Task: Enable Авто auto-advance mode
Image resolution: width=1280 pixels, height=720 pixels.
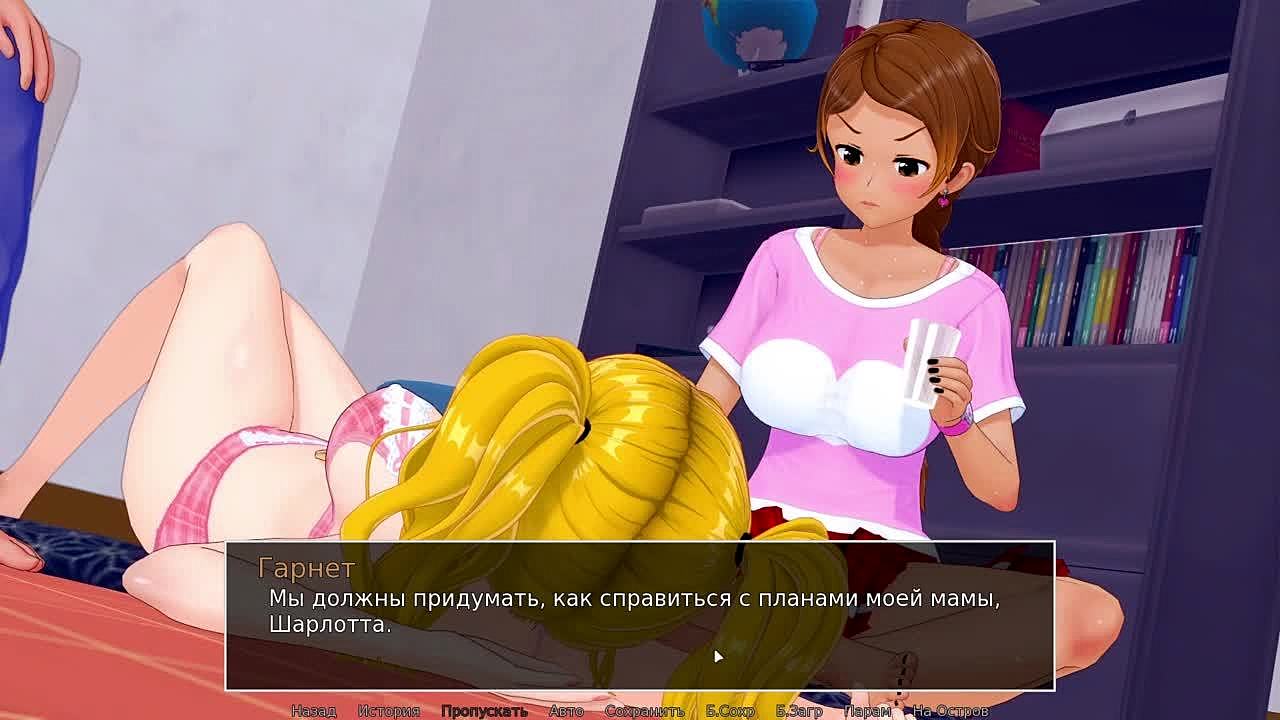Action: coord(566,711)
